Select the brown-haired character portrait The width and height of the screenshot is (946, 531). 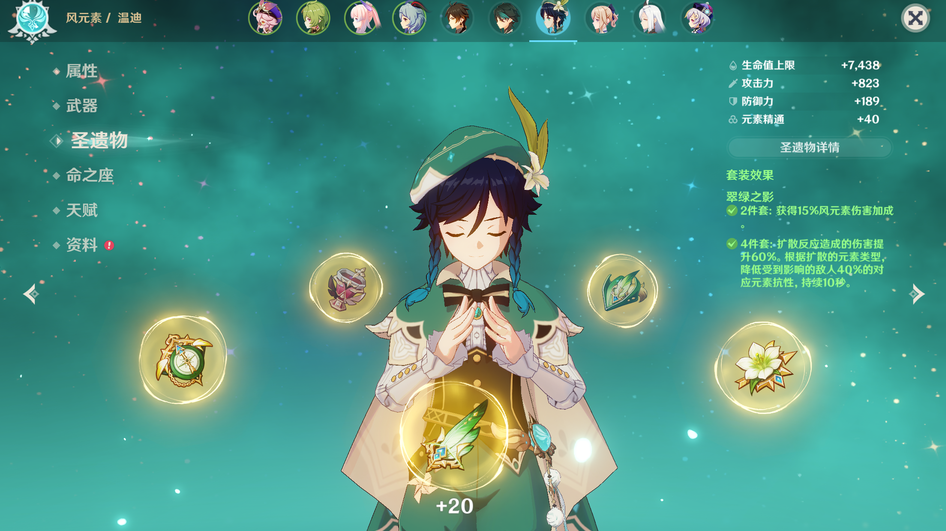(x=457, y=18)
